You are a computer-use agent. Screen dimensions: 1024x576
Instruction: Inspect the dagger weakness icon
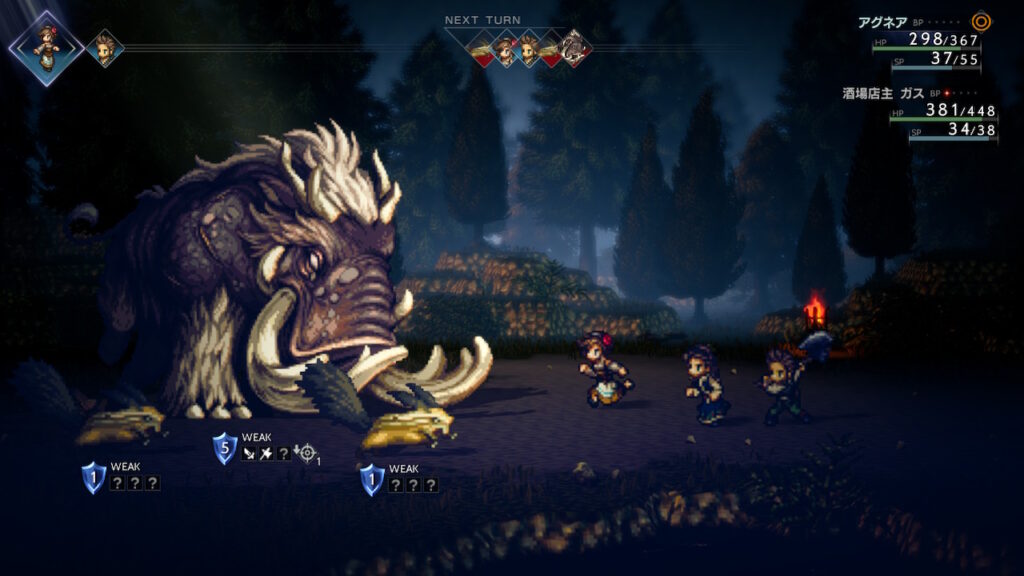pos(249,454)
